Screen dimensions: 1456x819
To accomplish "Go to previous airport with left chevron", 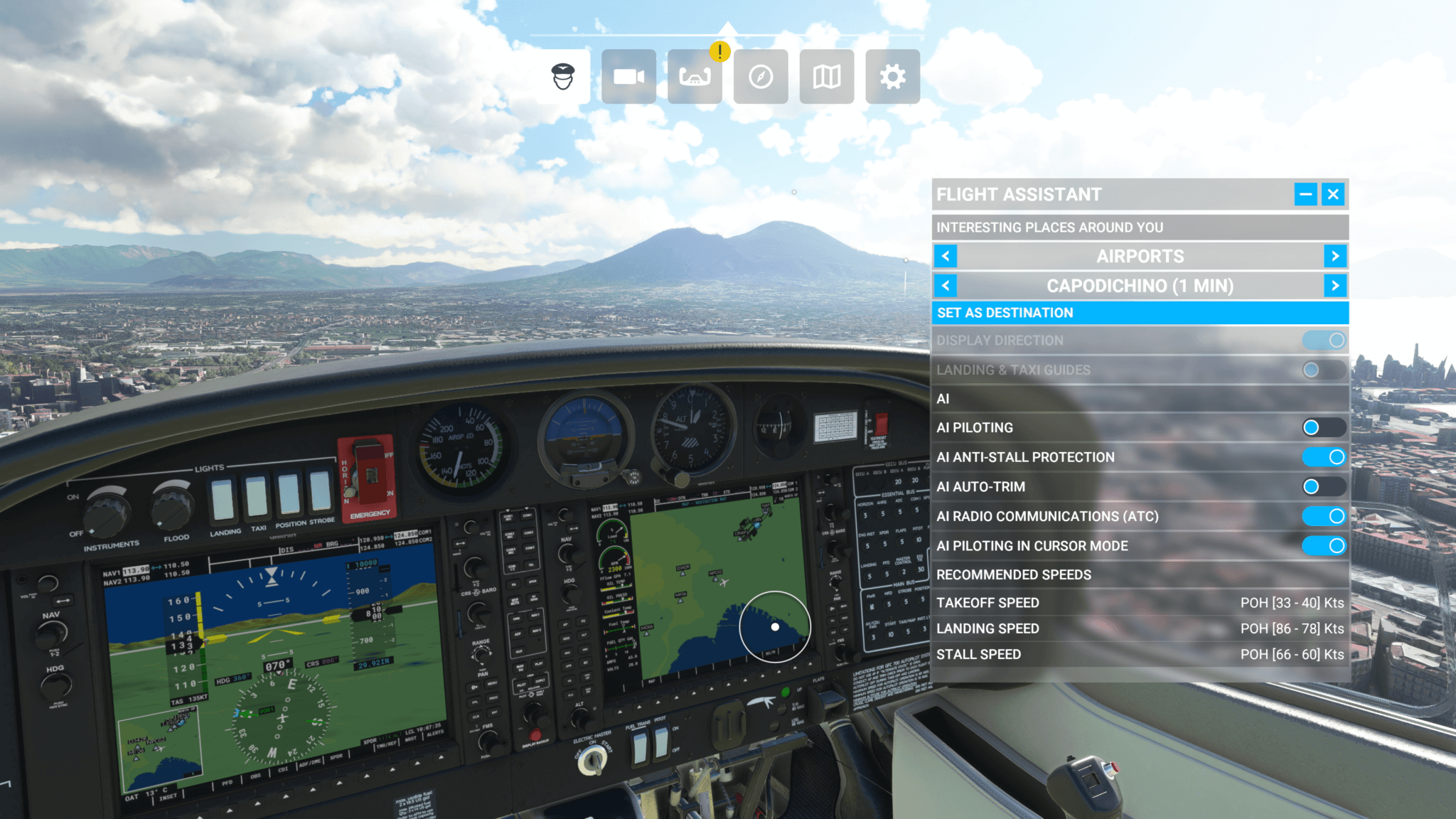I will pos(944,285).
